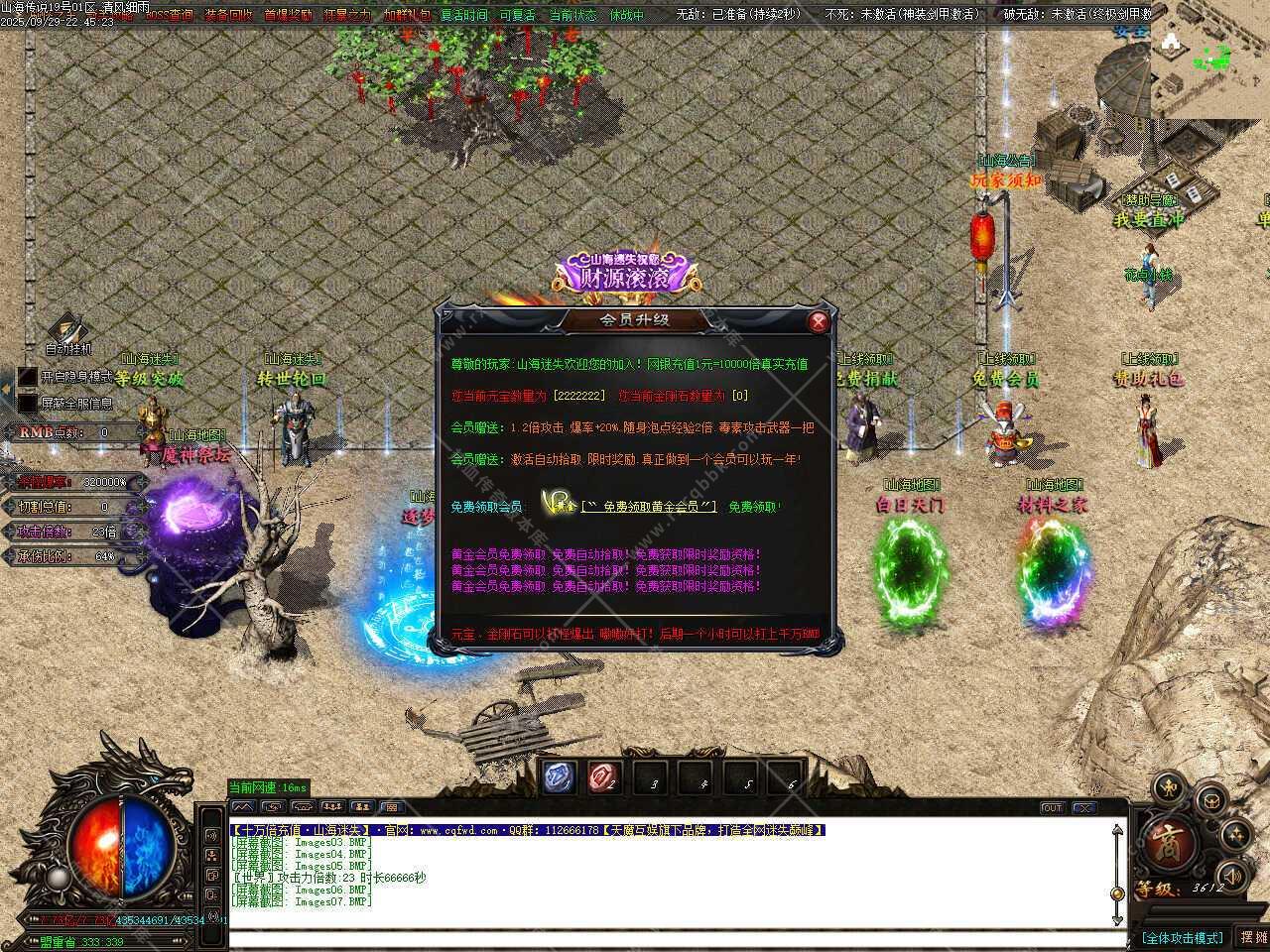Use the red item in hotbar slot two
Image resolution: width=1270 pixels, height=952 pixels.
click(603, 777)
